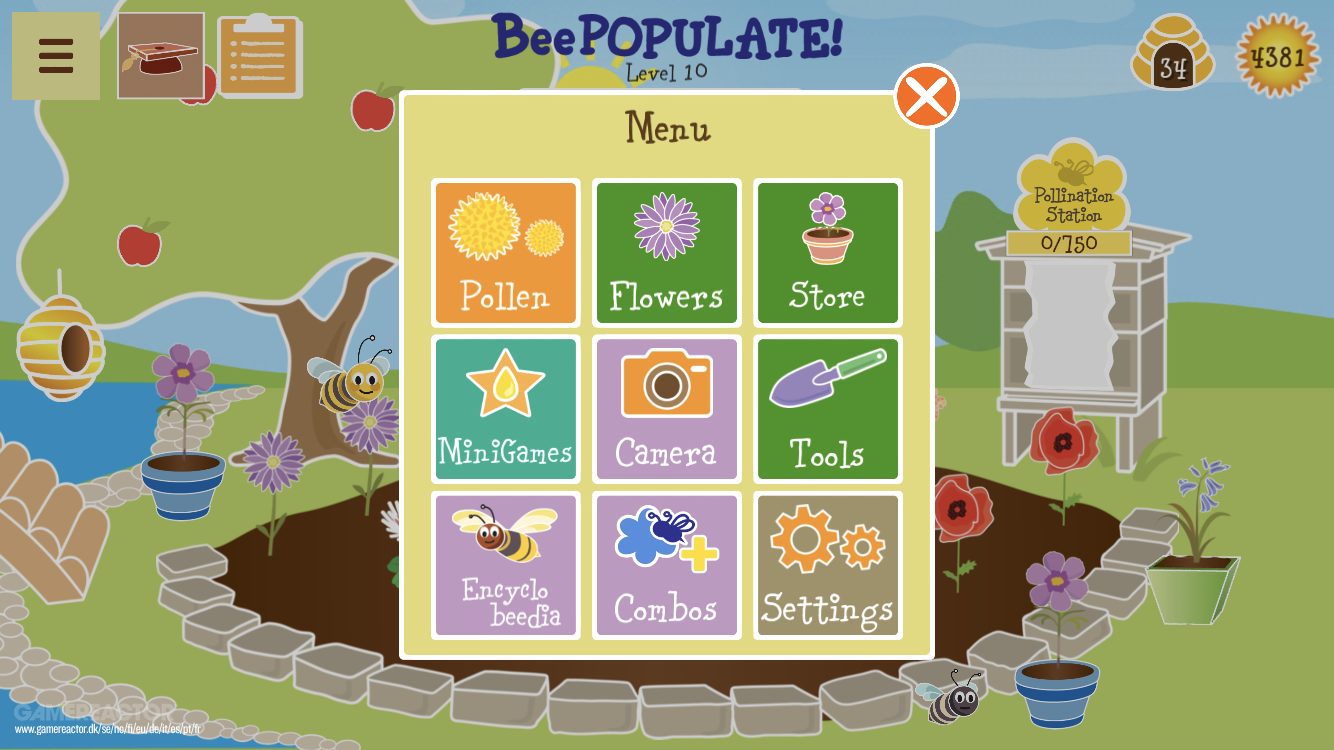1334x750 pixels.
Task: Open Settings with the gears icon
Action: pos(827,565)
